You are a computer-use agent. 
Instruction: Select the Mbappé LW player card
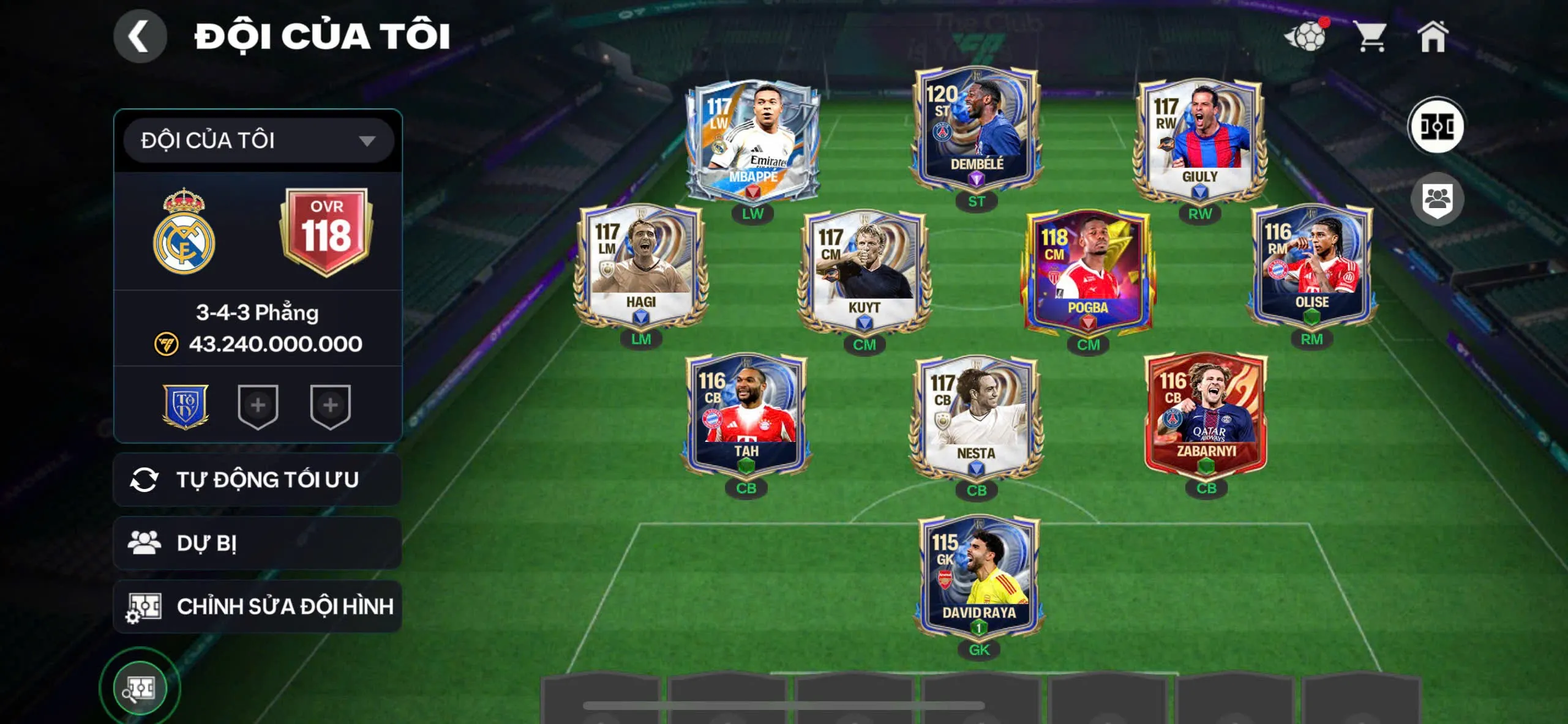[x=752, y=141]
